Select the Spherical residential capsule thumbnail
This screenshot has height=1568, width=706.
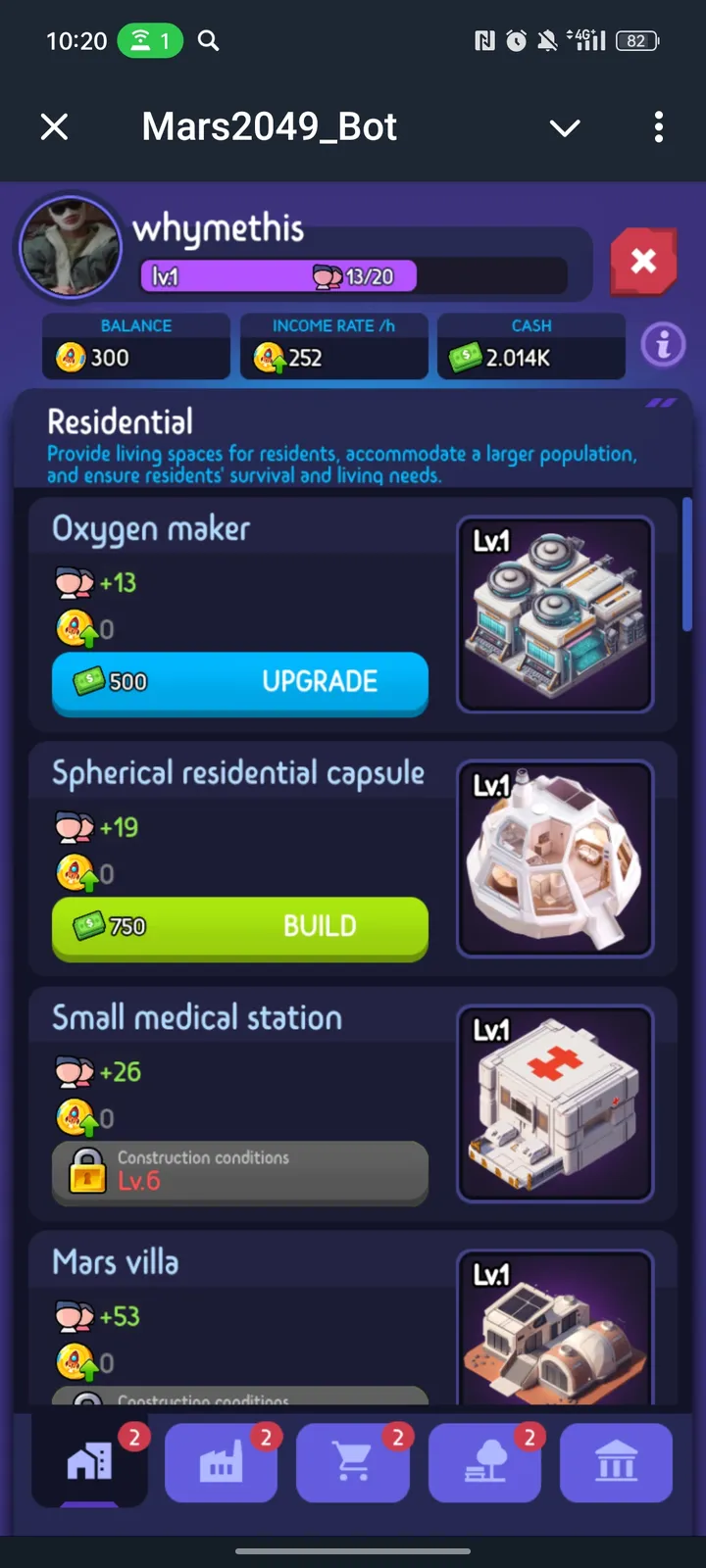555,858
